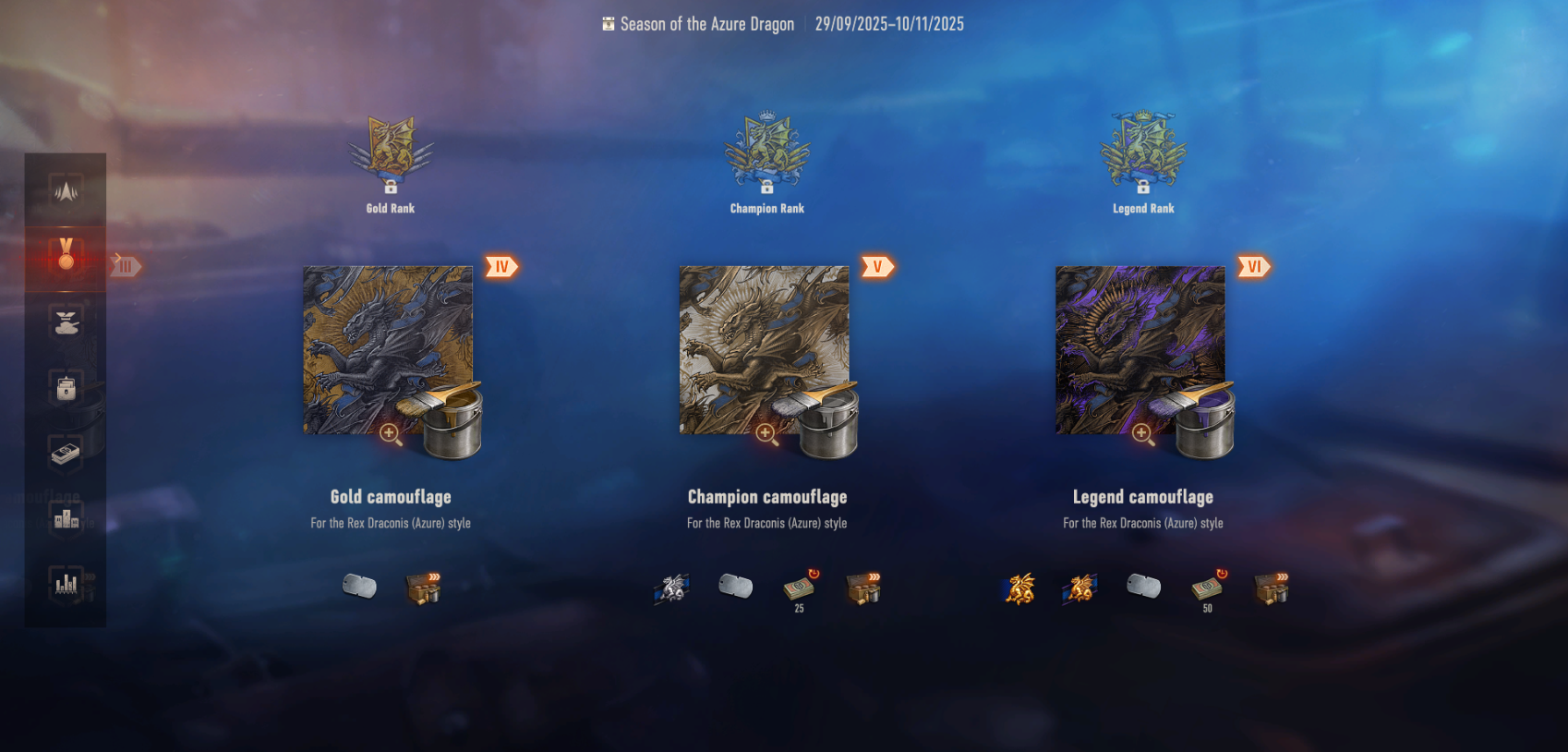1568x752 pixels.
Task: Click the Legend Rank emblem
Action: point(1143,150)
